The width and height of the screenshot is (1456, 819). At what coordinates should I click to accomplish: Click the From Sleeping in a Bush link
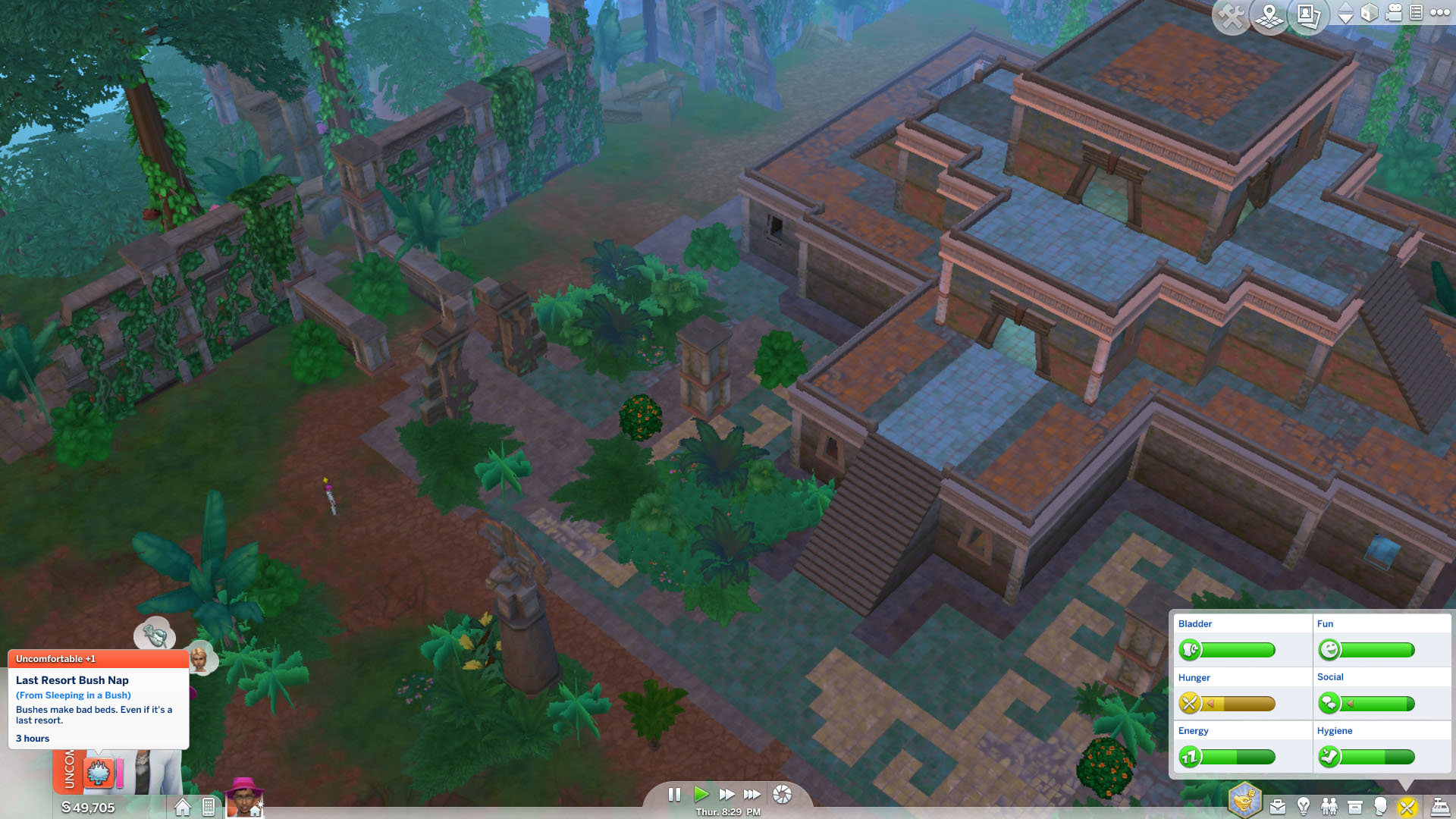(73, 695)
